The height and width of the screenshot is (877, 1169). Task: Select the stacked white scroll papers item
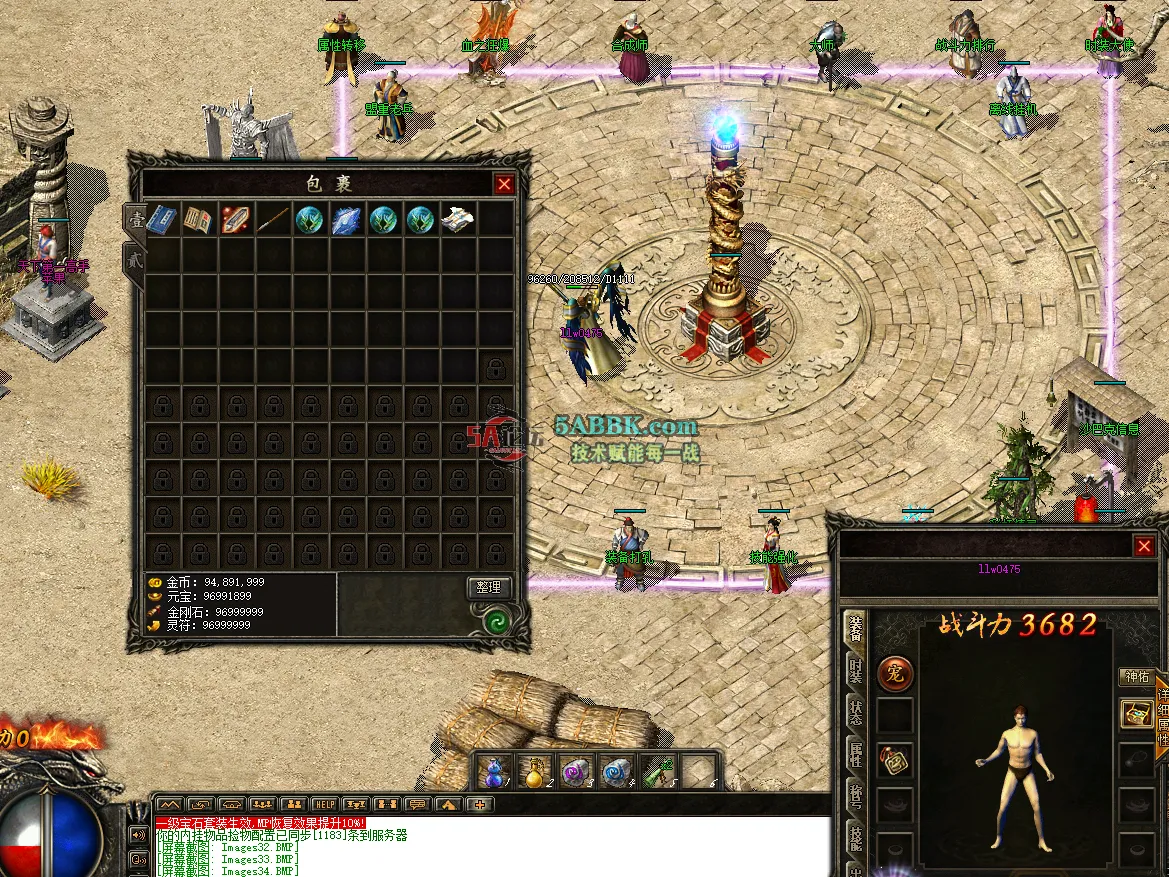pyautogui.click(x=458, y=220)
